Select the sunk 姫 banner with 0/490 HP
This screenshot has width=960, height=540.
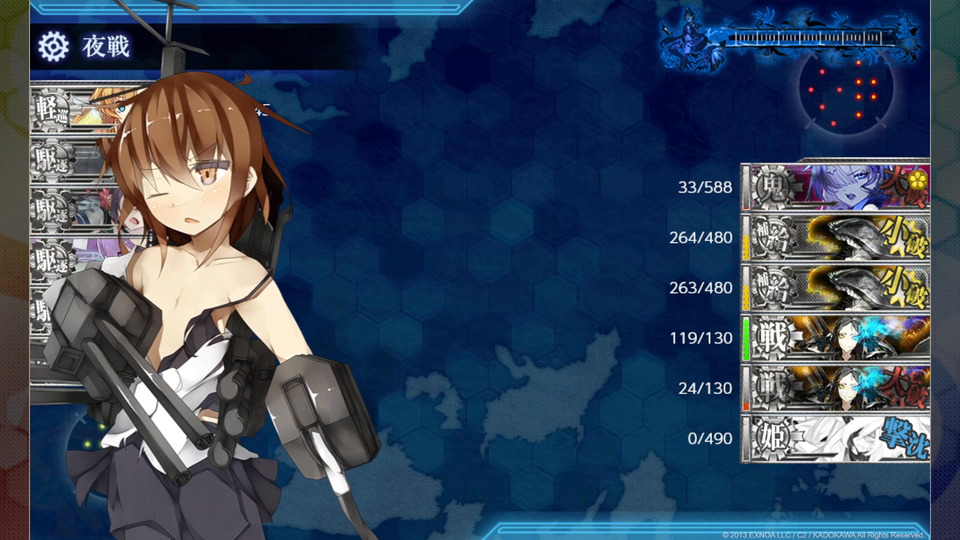pos(838,438)
